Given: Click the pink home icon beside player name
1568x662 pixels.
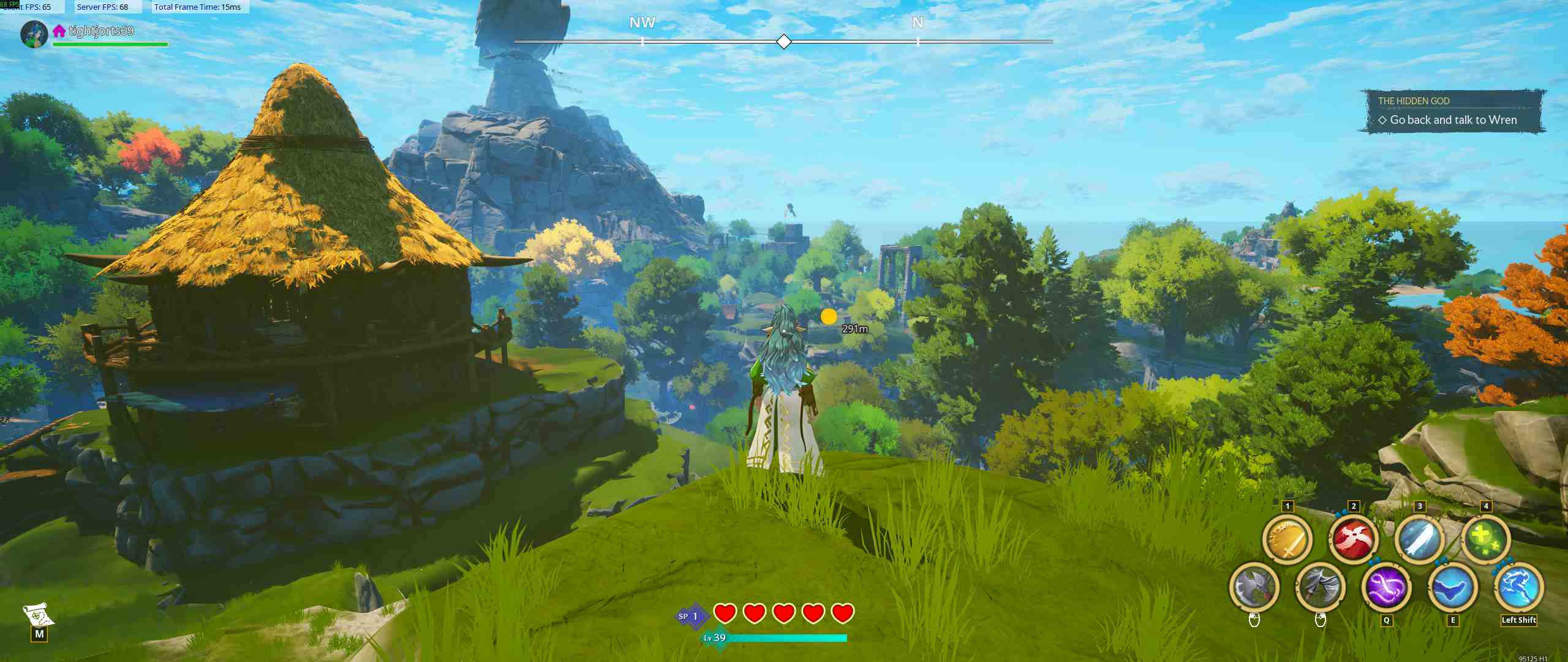Looking at the screenshot, I should pyautogui.click(x=59, y=31).
